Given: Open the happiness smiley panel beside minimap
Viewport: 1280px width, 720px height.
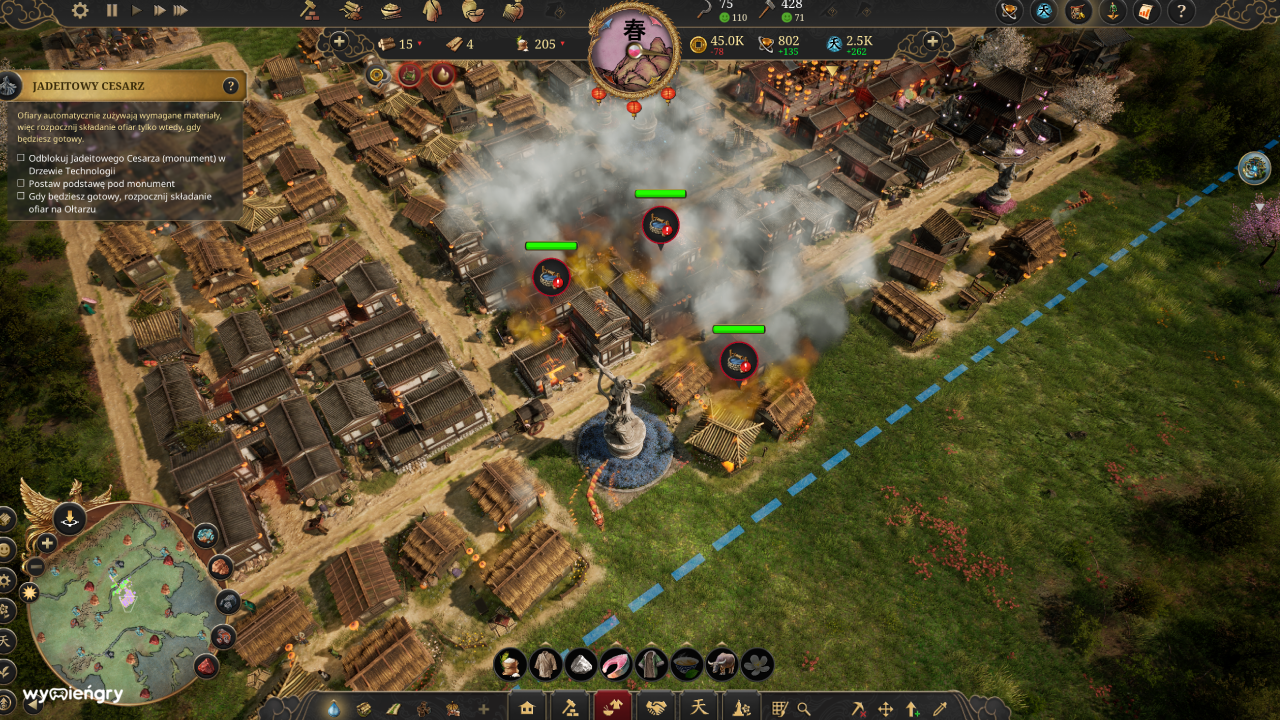Looking at the screenshot, I should point(8,551).
